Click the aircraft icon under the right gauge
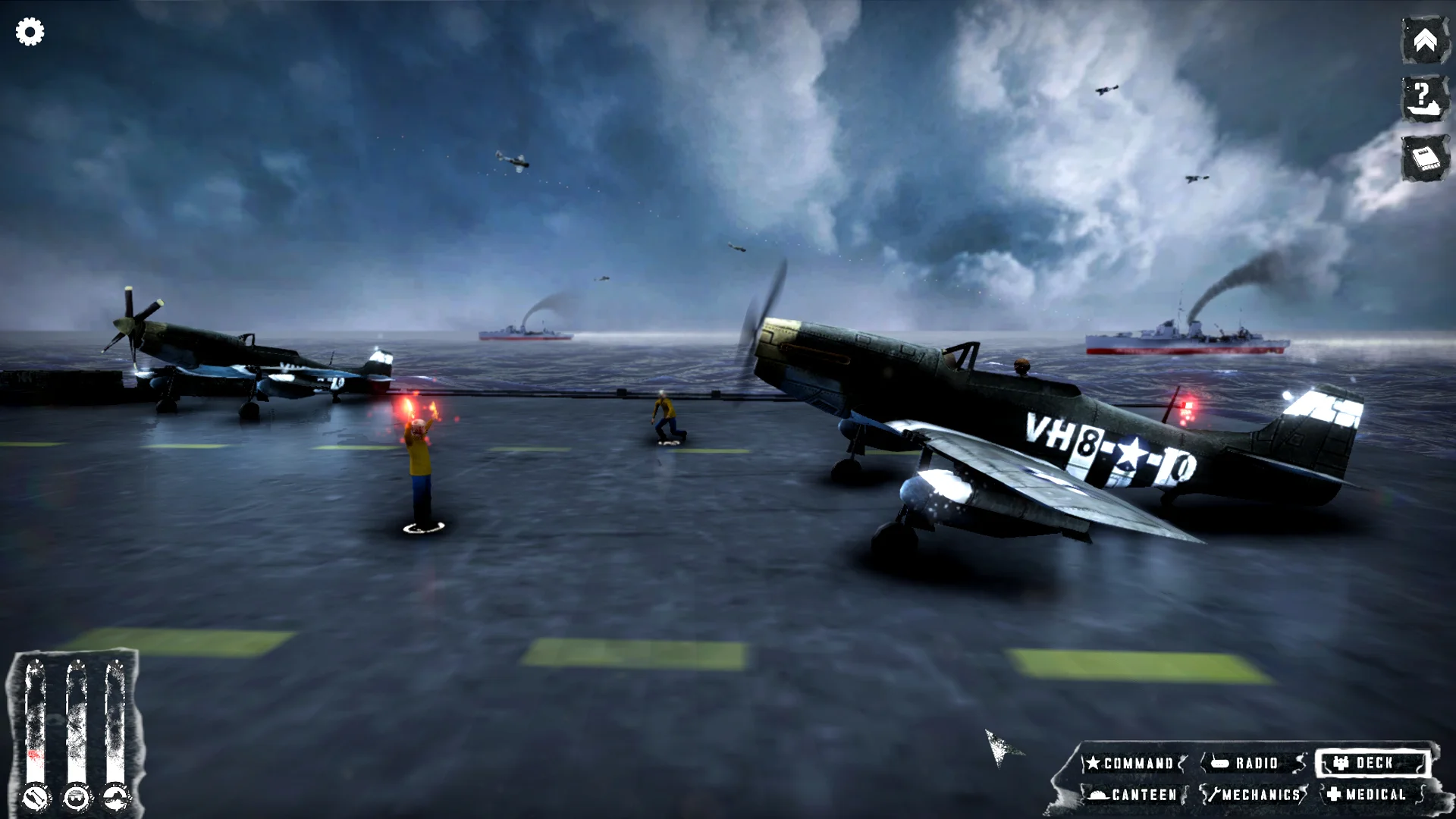 [115, 798]
